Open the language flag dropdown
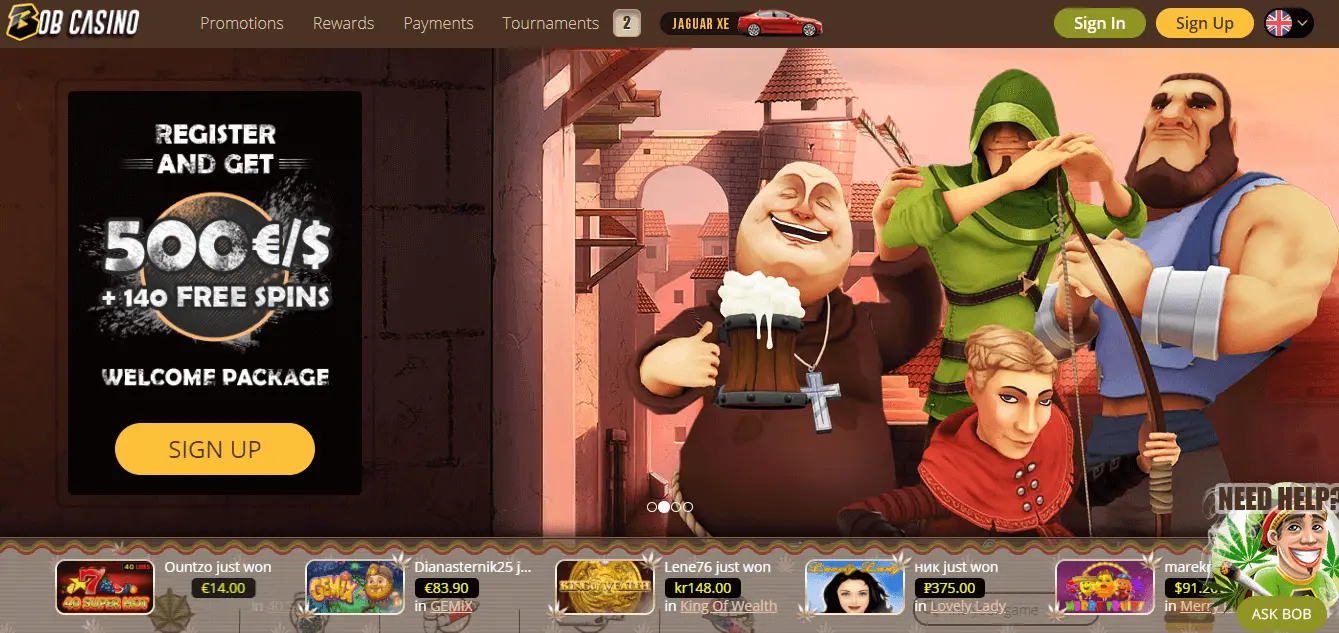Screen dimensions: 1339x633 click(x=1288, y=23)
